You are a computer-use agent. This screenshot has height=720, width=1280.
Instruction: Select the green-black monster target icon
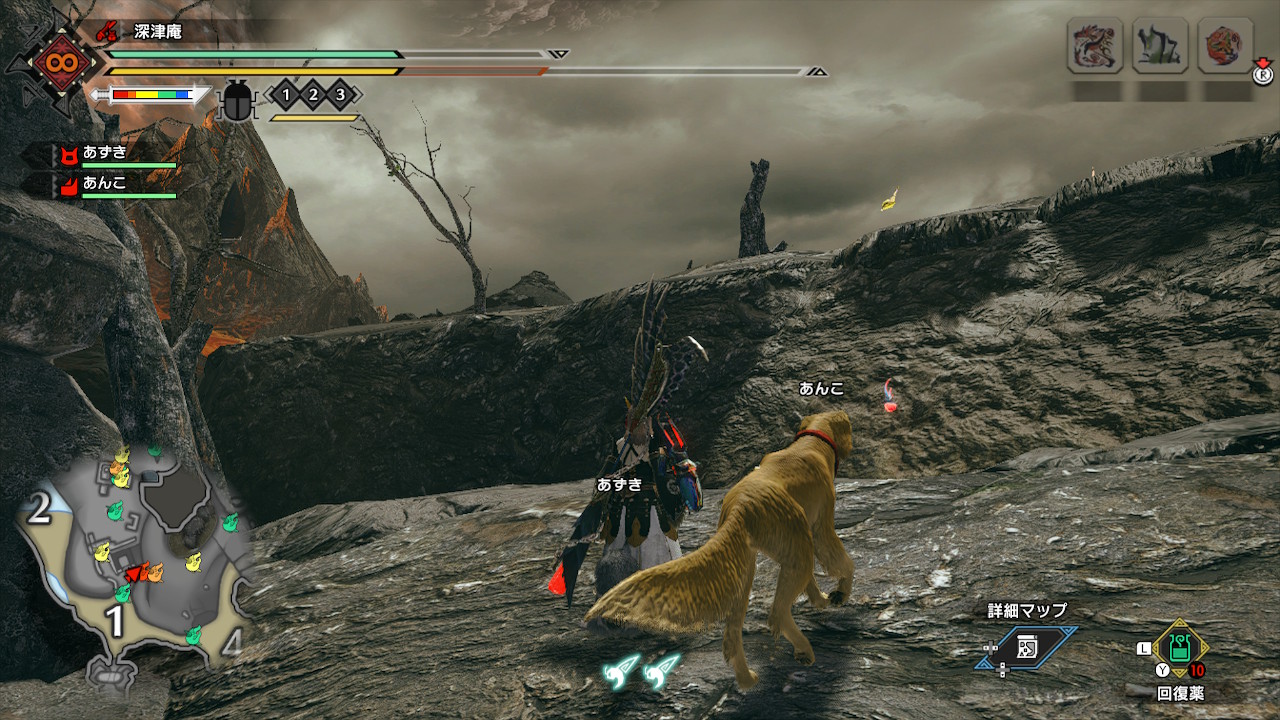point(1159,46)
